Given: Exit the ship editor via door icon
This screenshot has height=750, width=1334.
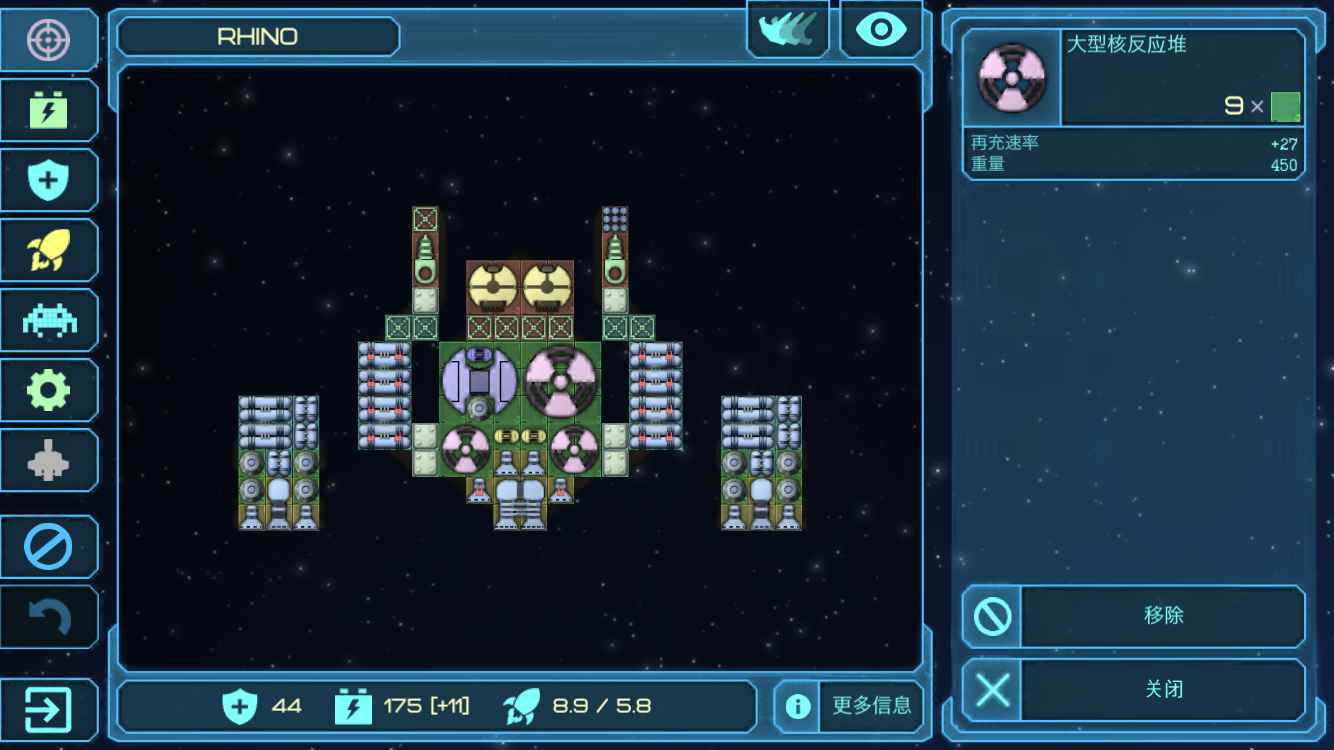Looking at the screenshot, I should click(48, 710).
